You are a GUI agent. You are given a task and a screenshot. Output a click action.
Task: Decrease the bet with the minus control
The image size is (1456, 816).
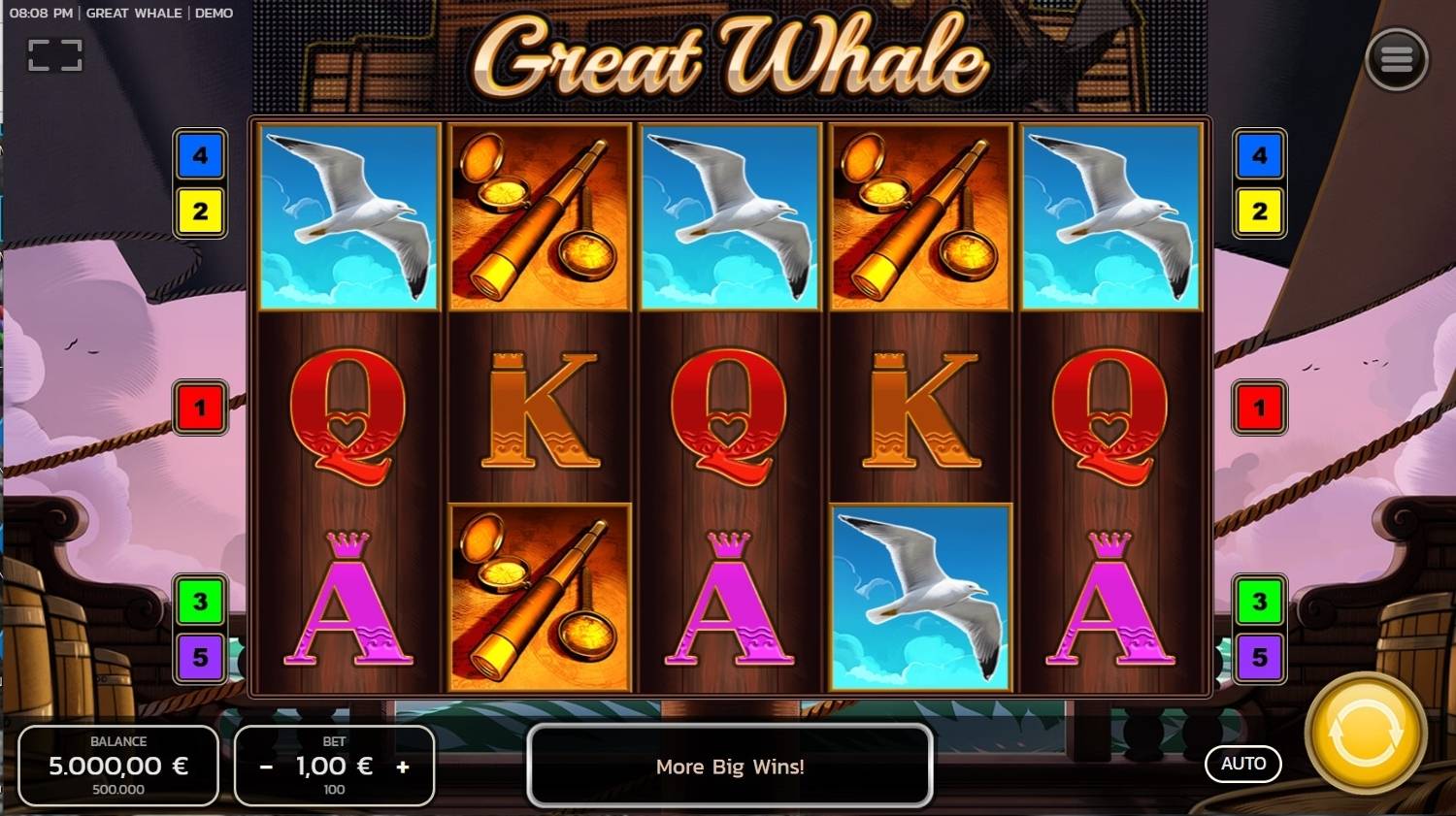click(265, 766)
